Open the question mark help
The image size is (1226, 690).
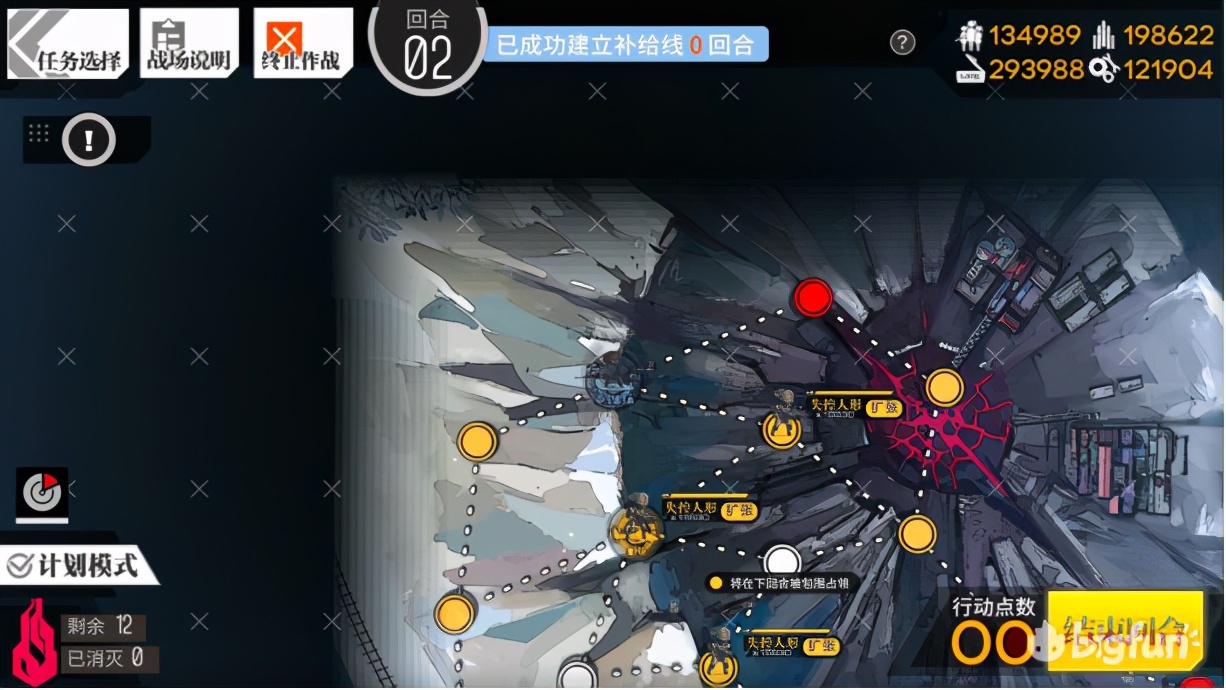tap(902, 42)
